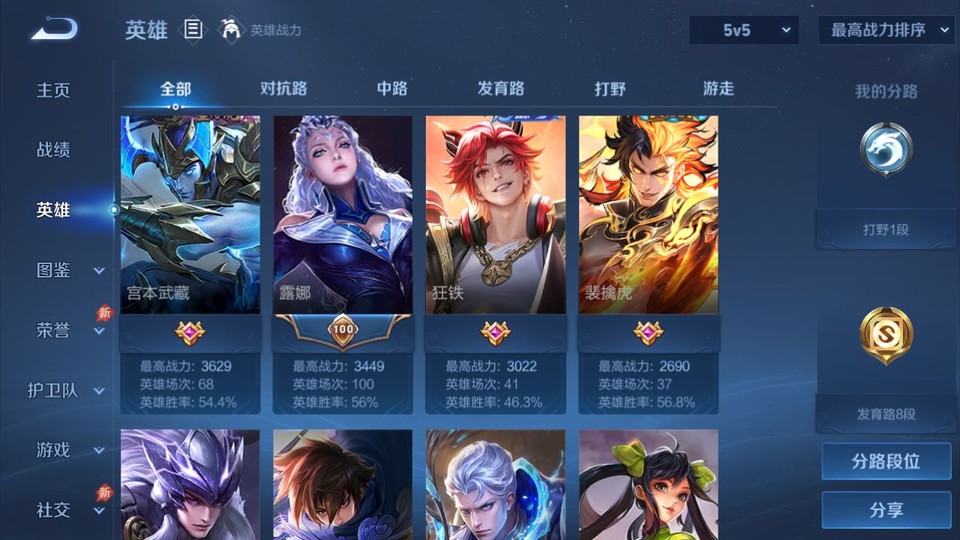Select the 打野 jungle tab
The height and width of the screenshot is (540, 960).
(x=610, y=89)
